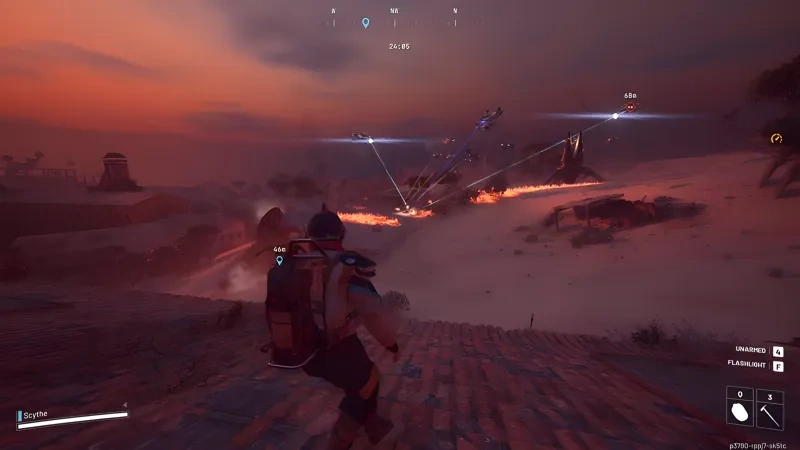The height and width of the screenshot is (450, 800).
Task: Select the white stone item slot
Action: 741,410
